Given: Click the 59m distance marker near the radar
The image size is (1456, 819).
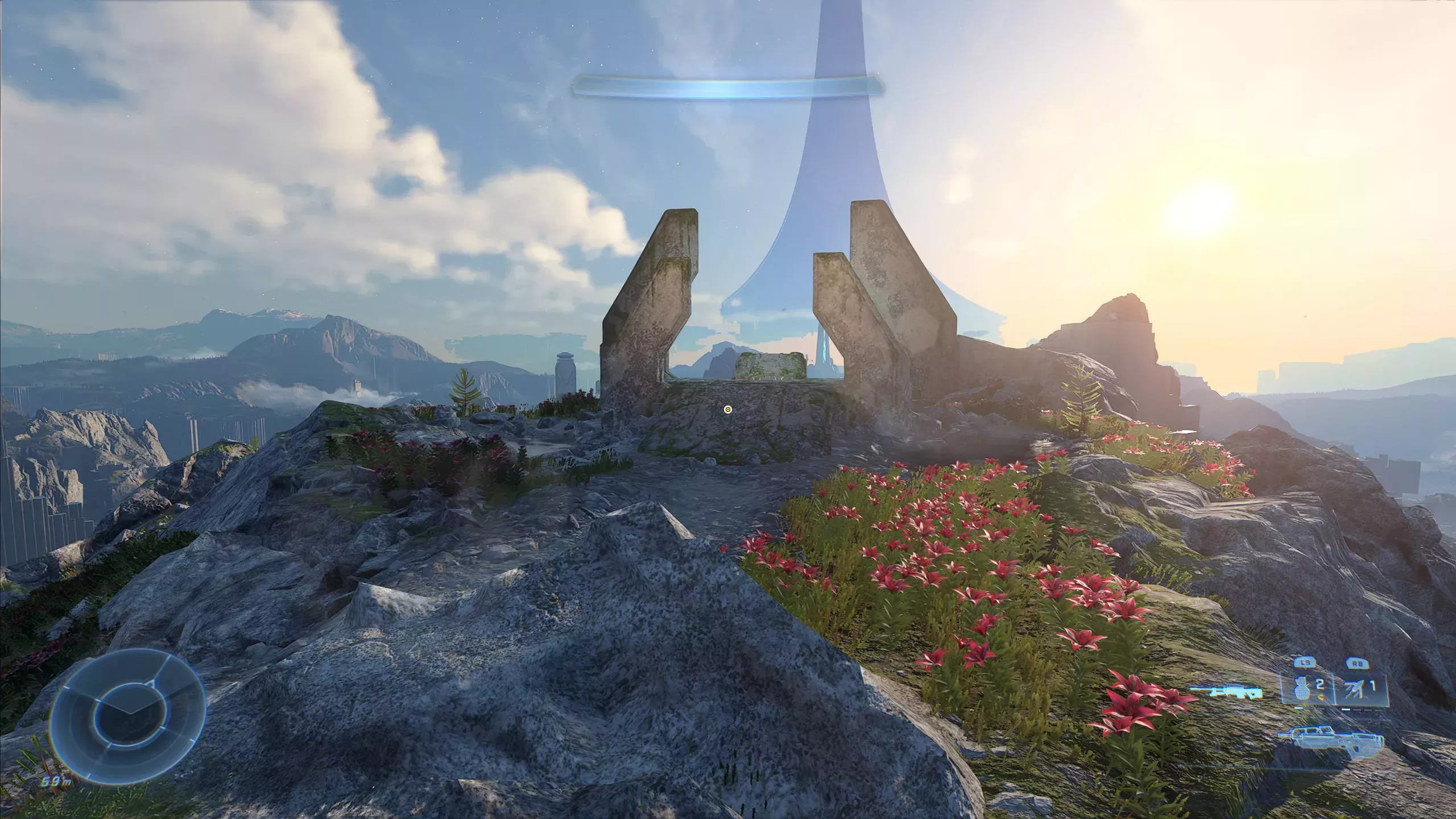Looking at the screenshot, I should coord(56,783).
